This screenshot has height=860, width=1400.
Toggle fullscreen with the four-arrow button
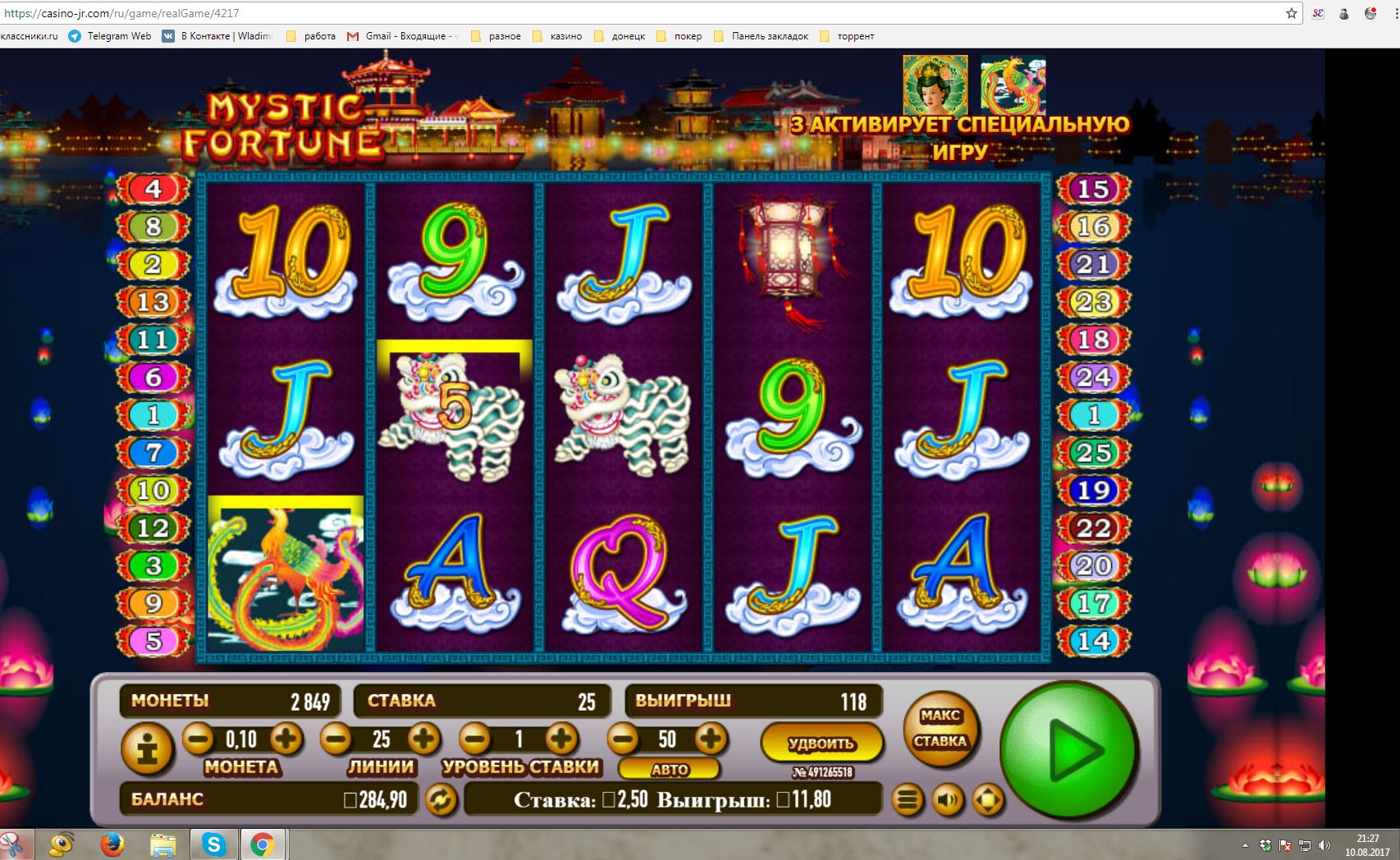click(988, 799)
